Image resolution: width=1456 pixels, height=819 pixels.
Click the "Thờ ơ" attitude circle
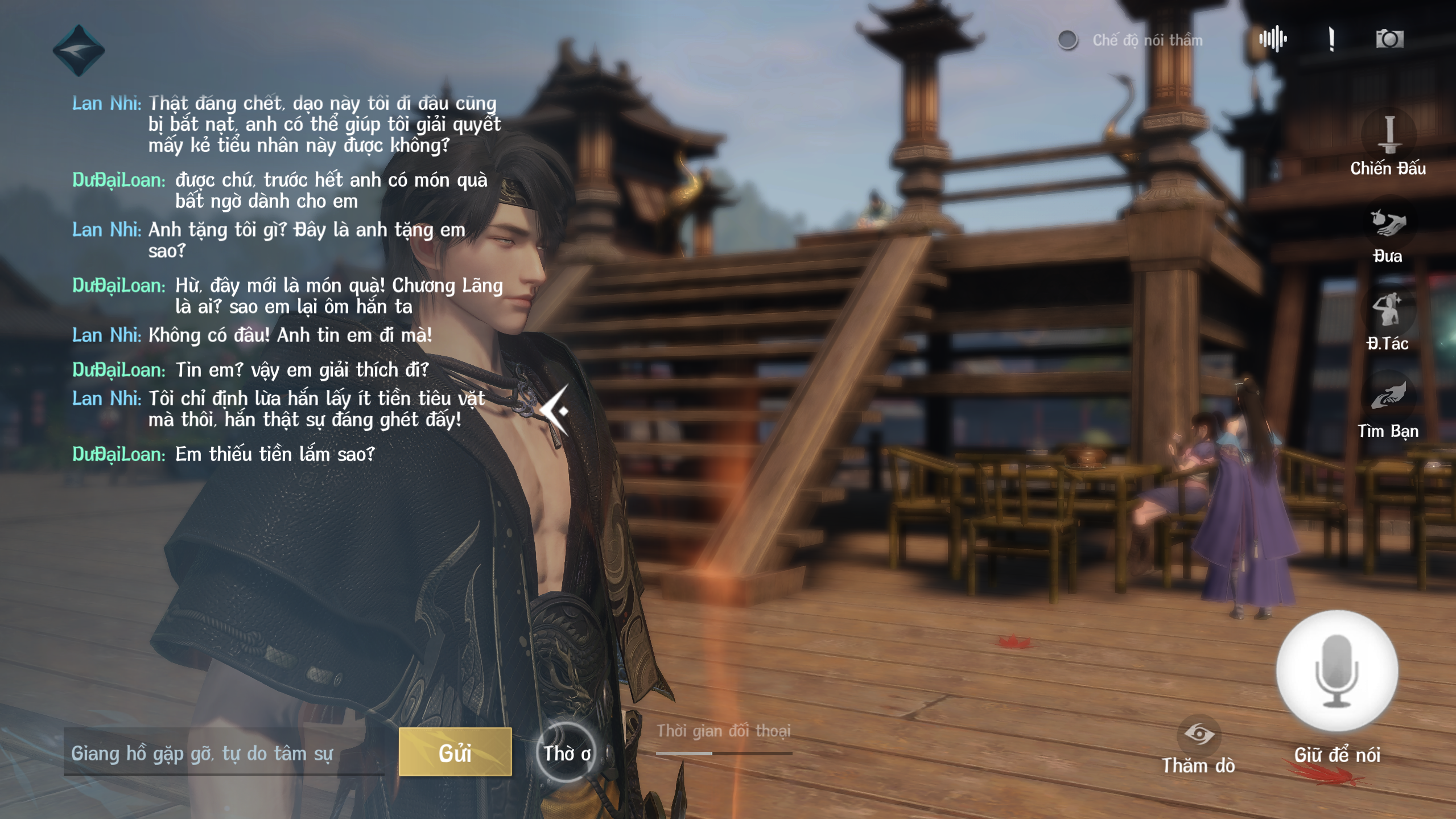pyautogui.click(x=566, y=753)
